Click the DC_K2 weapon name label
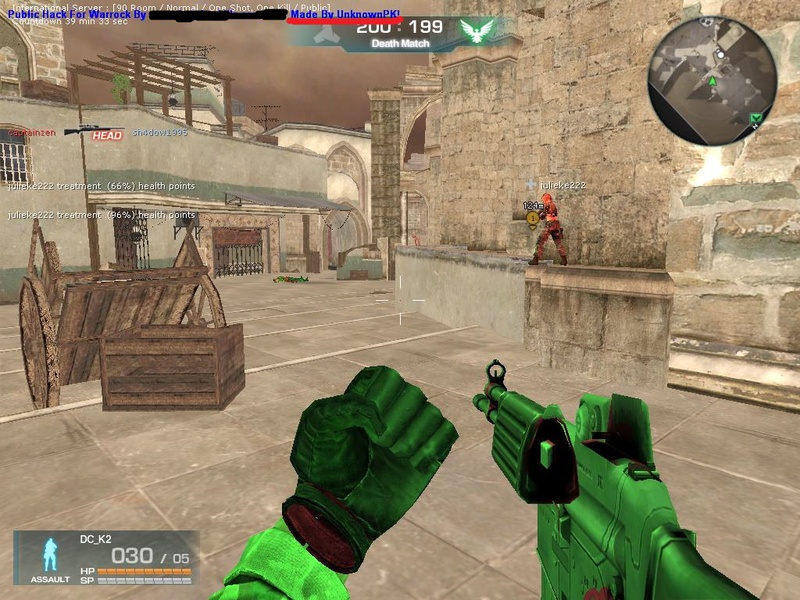This screenshot has width=800, height=600. (96, 539)
